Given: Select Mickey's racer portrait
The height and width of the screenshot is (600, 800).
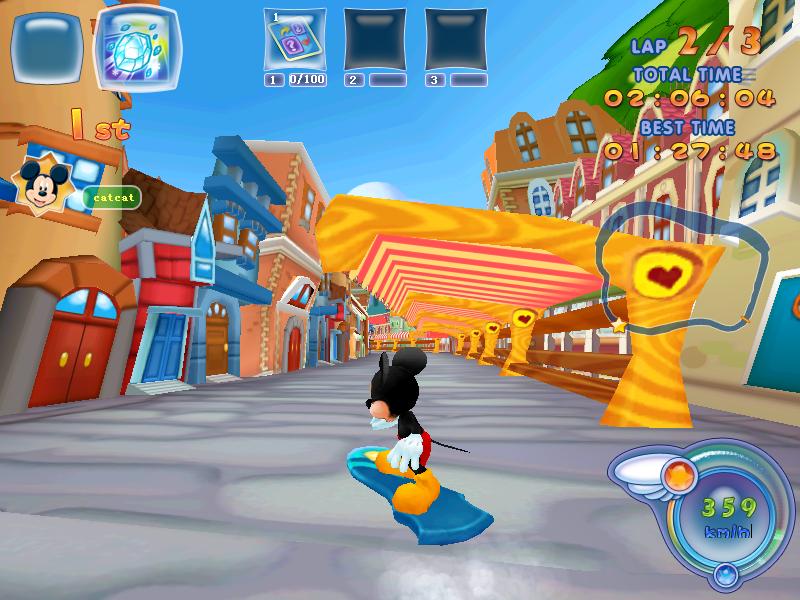Looking at the screenshot, I should 43,183.
